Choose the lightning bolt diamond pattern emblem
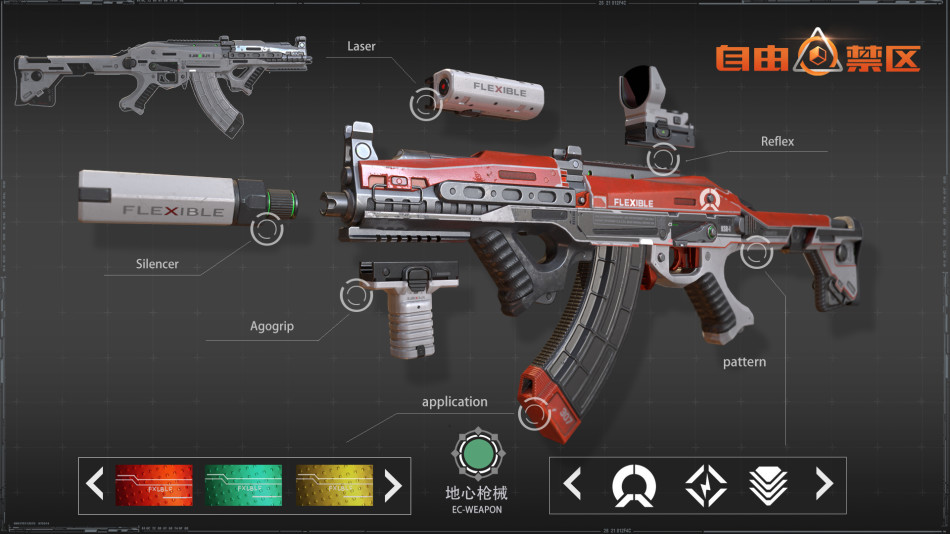 pos(705,485)
